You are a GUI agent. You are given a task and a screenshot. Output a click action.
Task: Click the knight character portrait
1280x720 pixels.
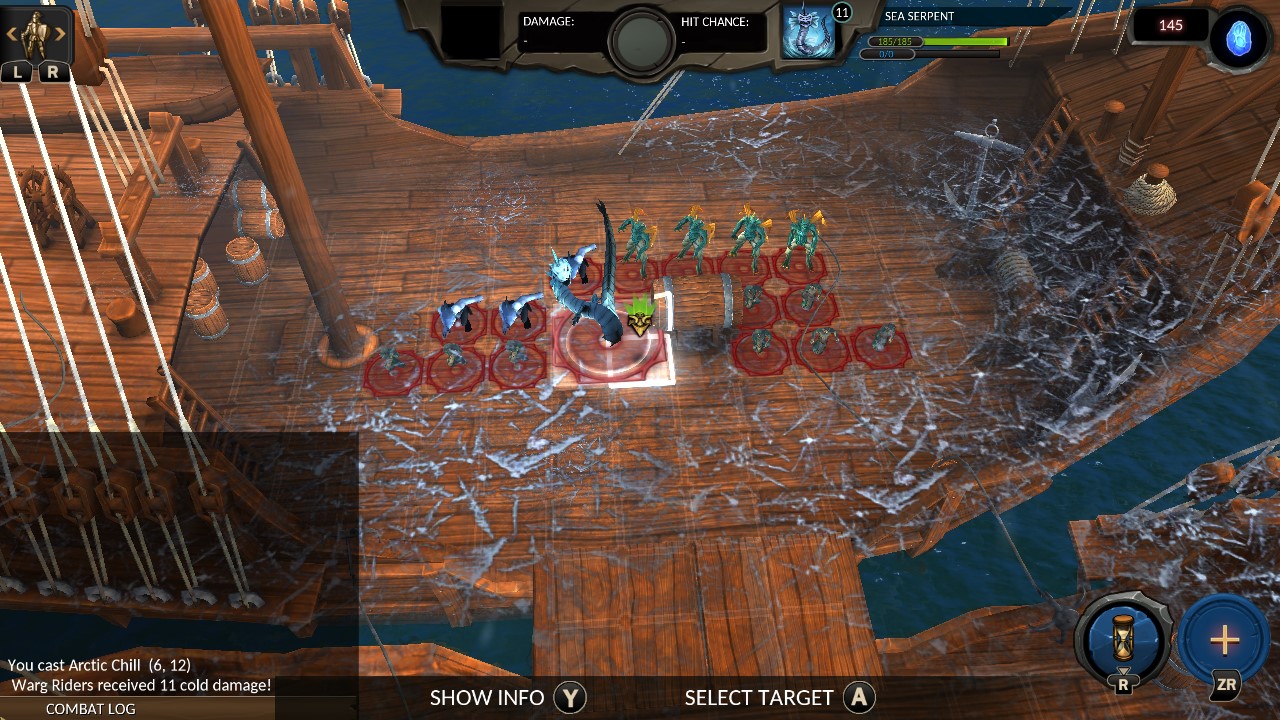coord(34,32)
